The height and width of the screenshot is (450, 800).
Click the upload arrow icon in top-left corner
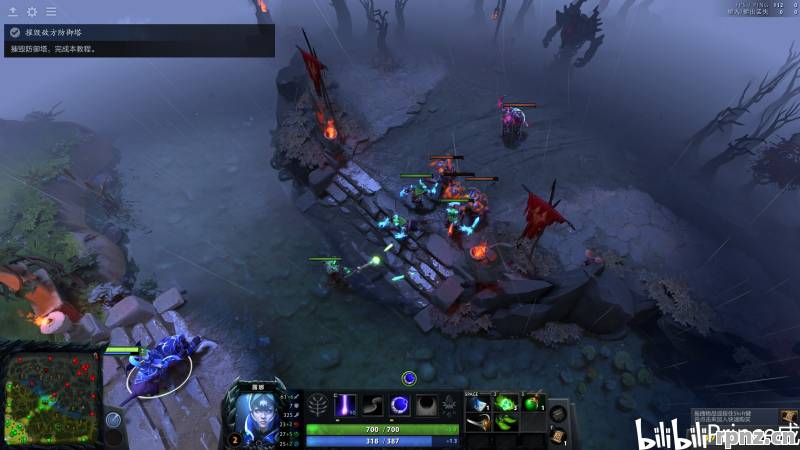pyautogui.click(x=13, y=11)
